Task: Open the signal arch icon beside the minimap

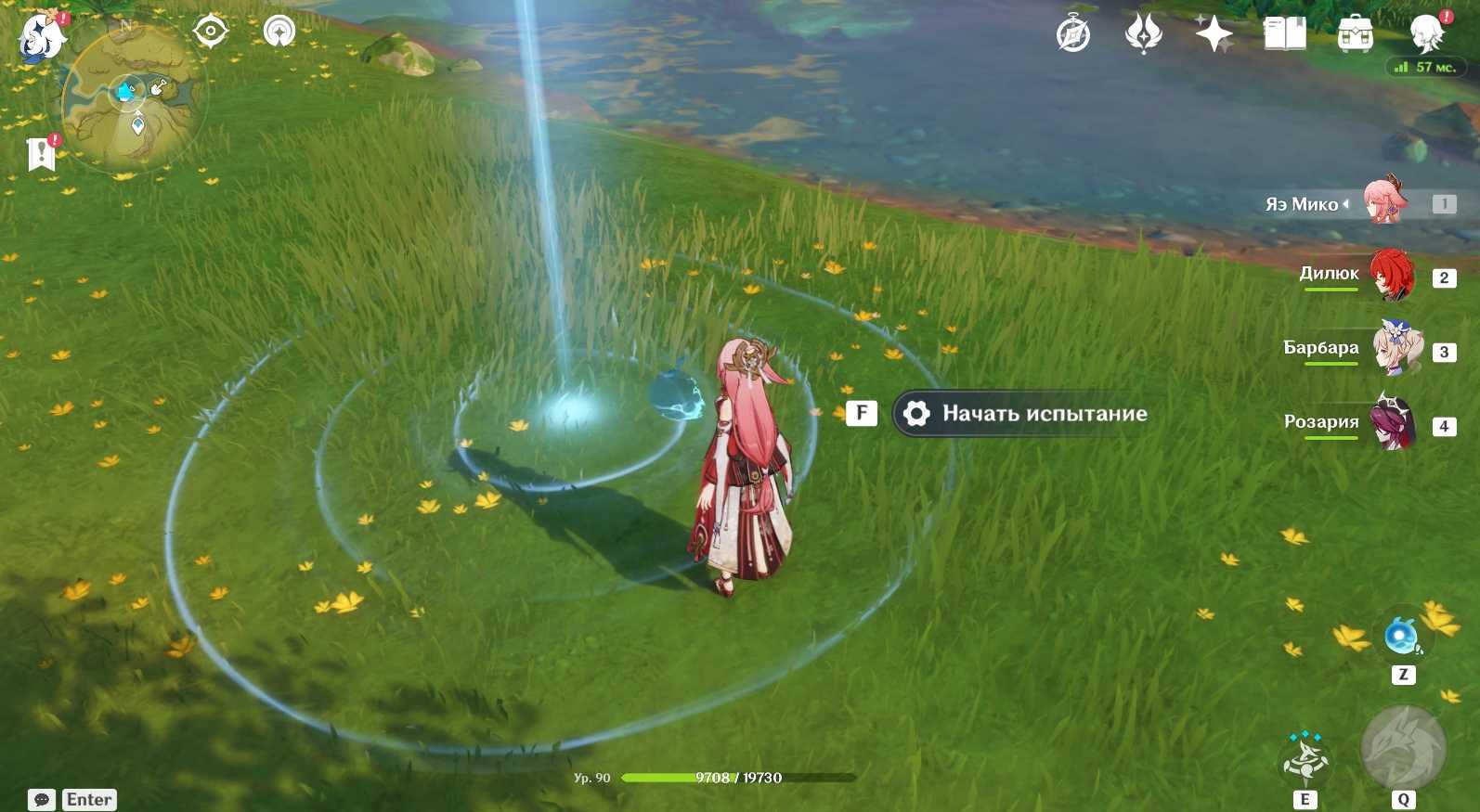Action: tap(279, 32)
